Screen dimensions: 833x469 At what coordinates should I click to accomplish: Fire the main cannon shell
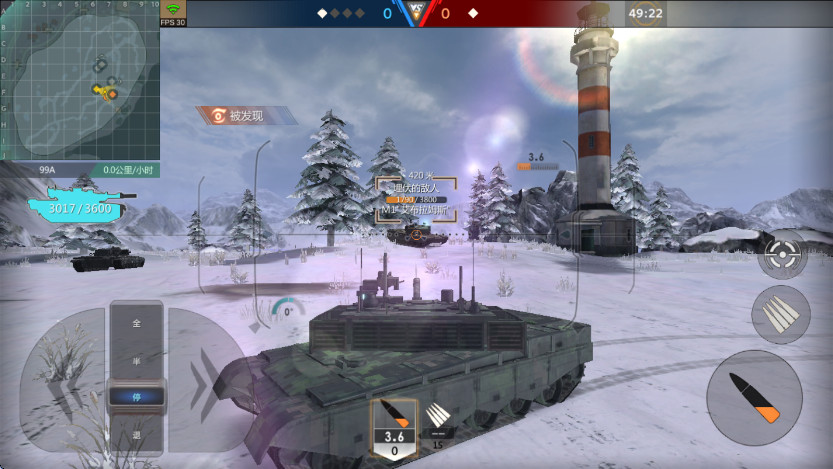pos(754,397)
